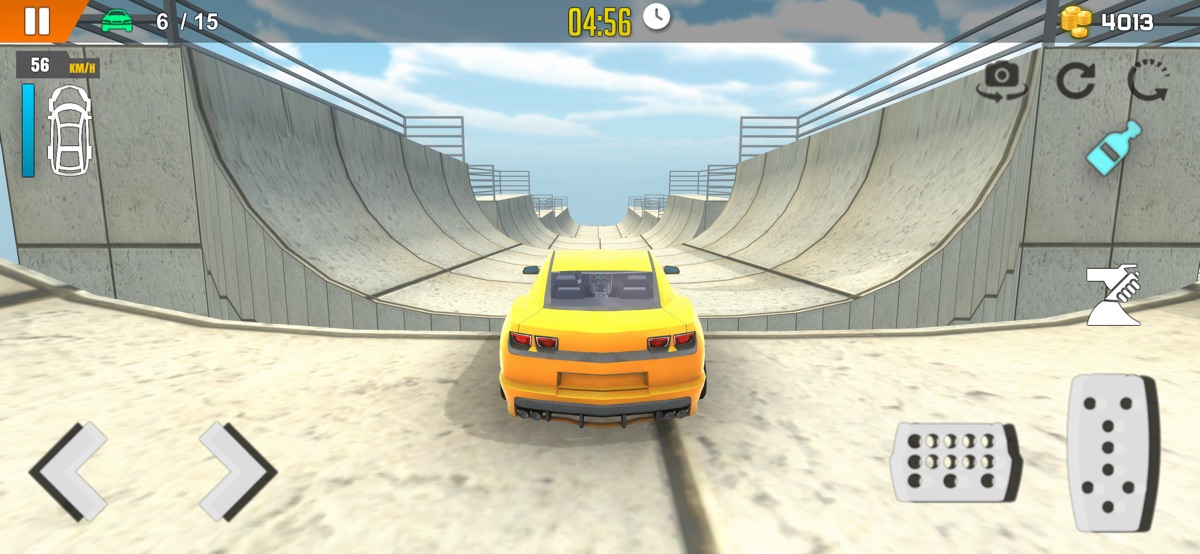The width and height of the screenshot is (1200, 554).
Task: Steer right with the right arrow
Action: pyautogui.click(x=236, y=470)
